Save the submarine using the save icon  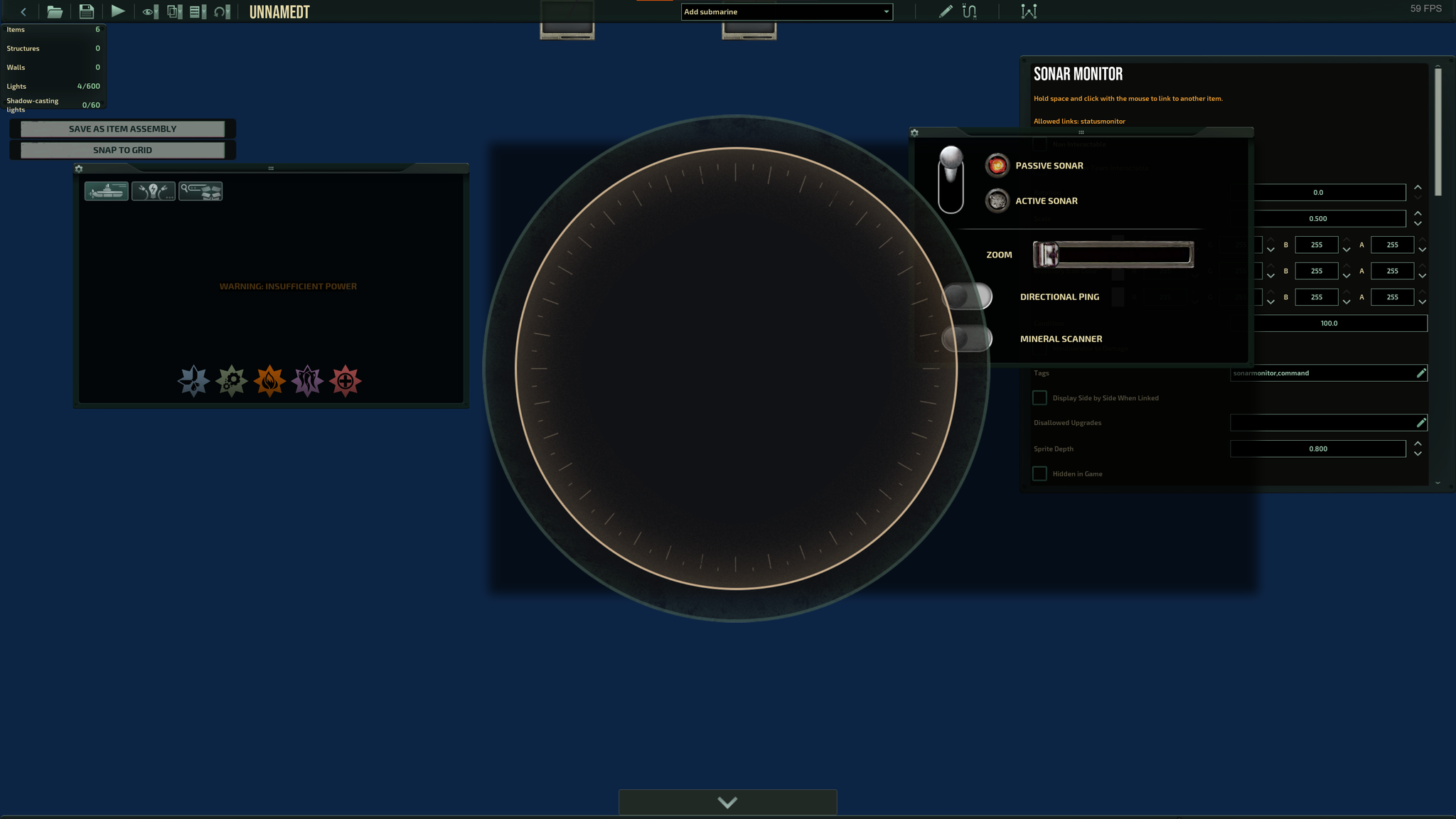click(87, 11)
